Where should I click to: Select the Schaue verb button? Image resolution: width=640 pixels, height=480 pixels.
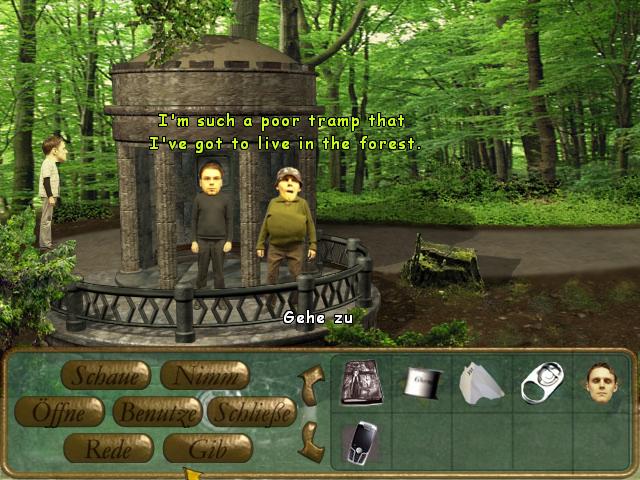tap(106, 375)
